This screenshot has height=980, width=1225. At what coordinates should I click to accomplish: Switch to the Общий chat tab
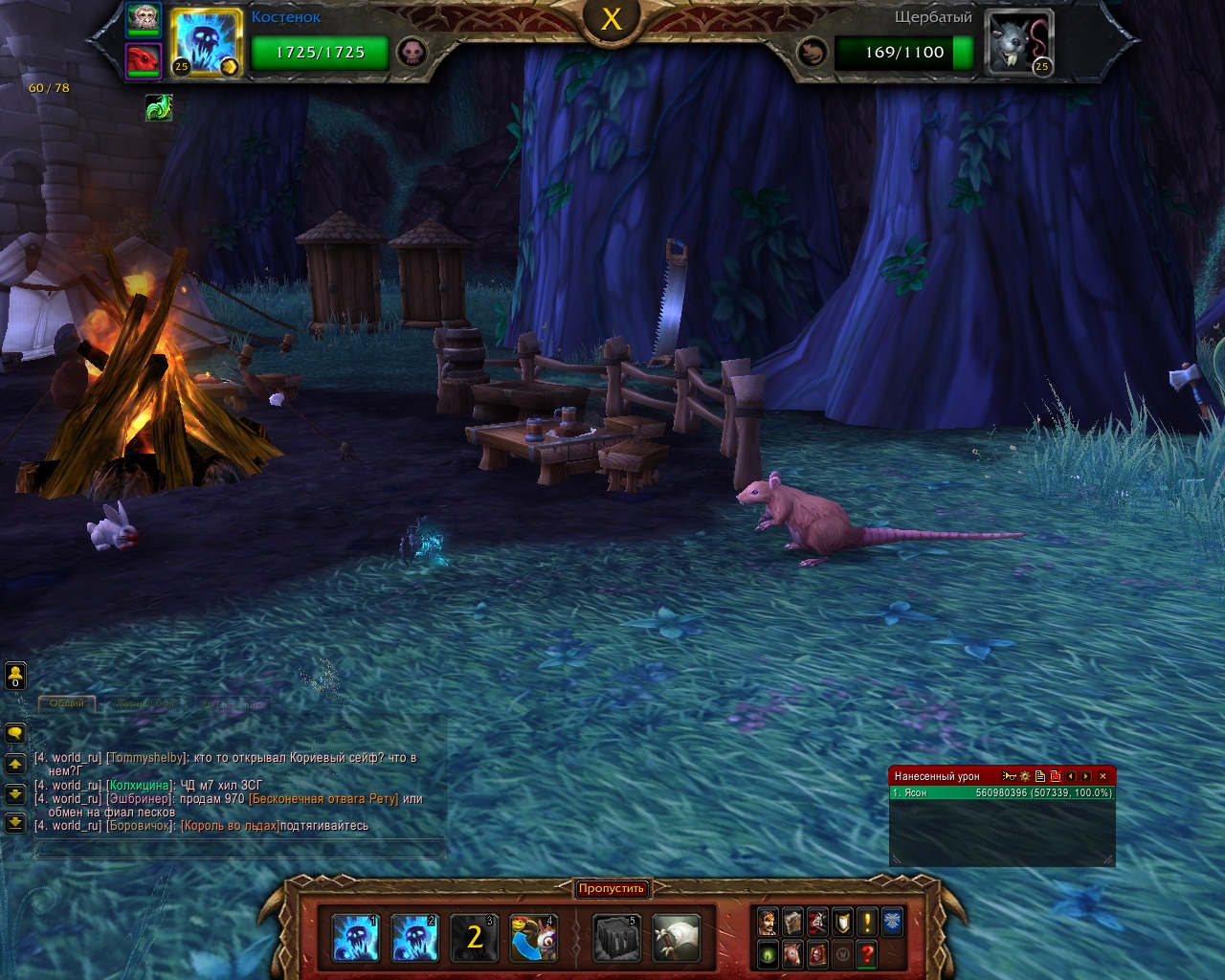[67, 703]
